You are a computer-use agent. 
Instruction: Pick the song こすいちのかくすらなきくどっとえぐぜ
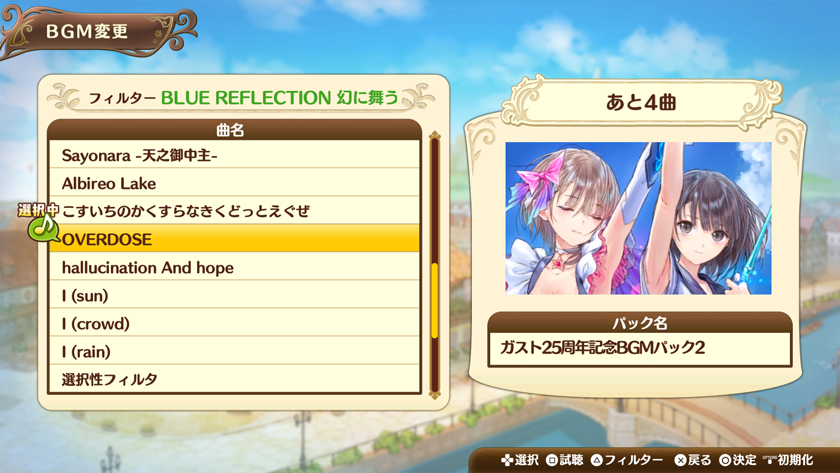(234, 212)
